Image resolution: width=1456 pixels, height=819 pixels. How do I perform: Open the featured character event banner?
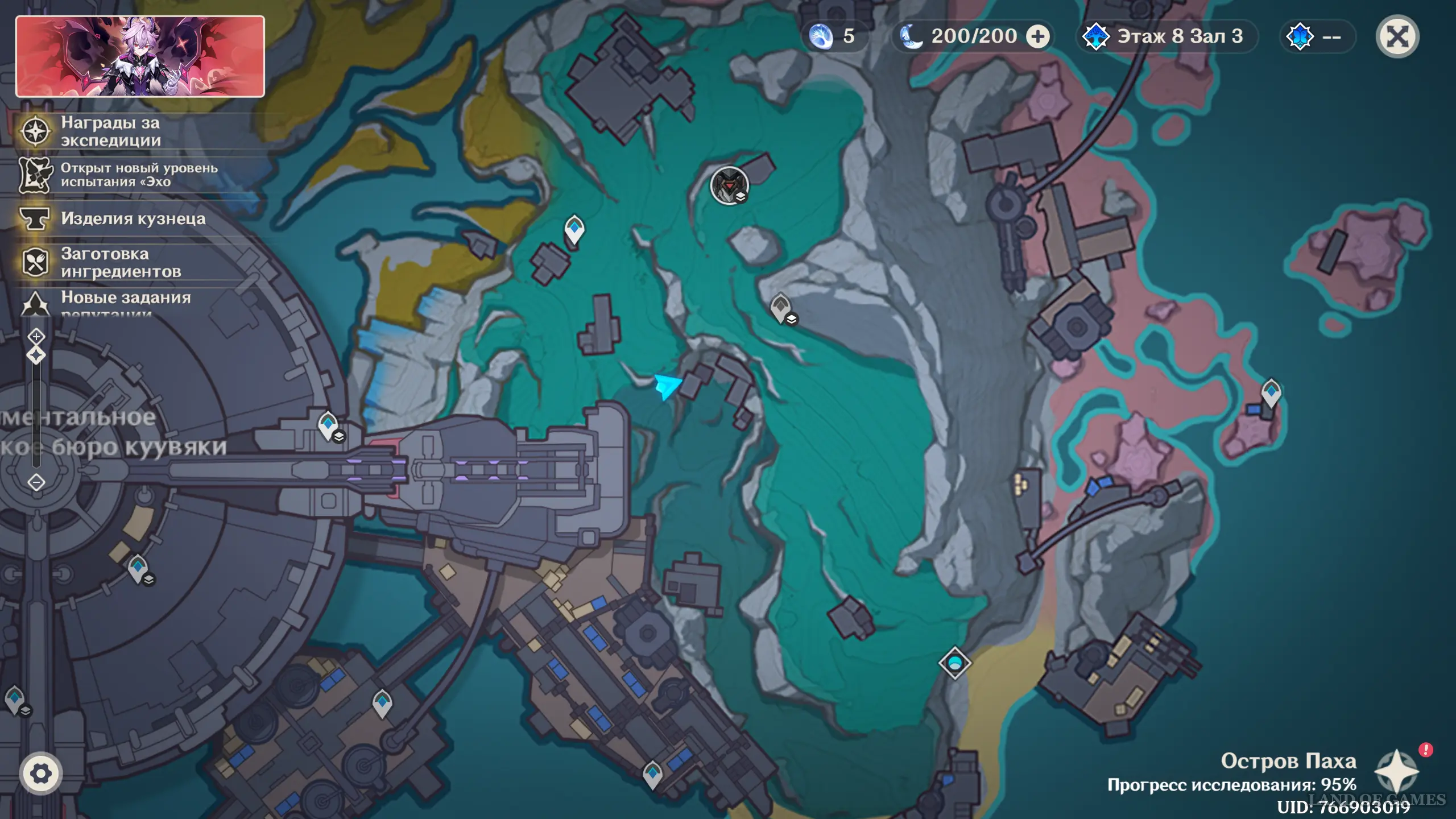(140, 56)
